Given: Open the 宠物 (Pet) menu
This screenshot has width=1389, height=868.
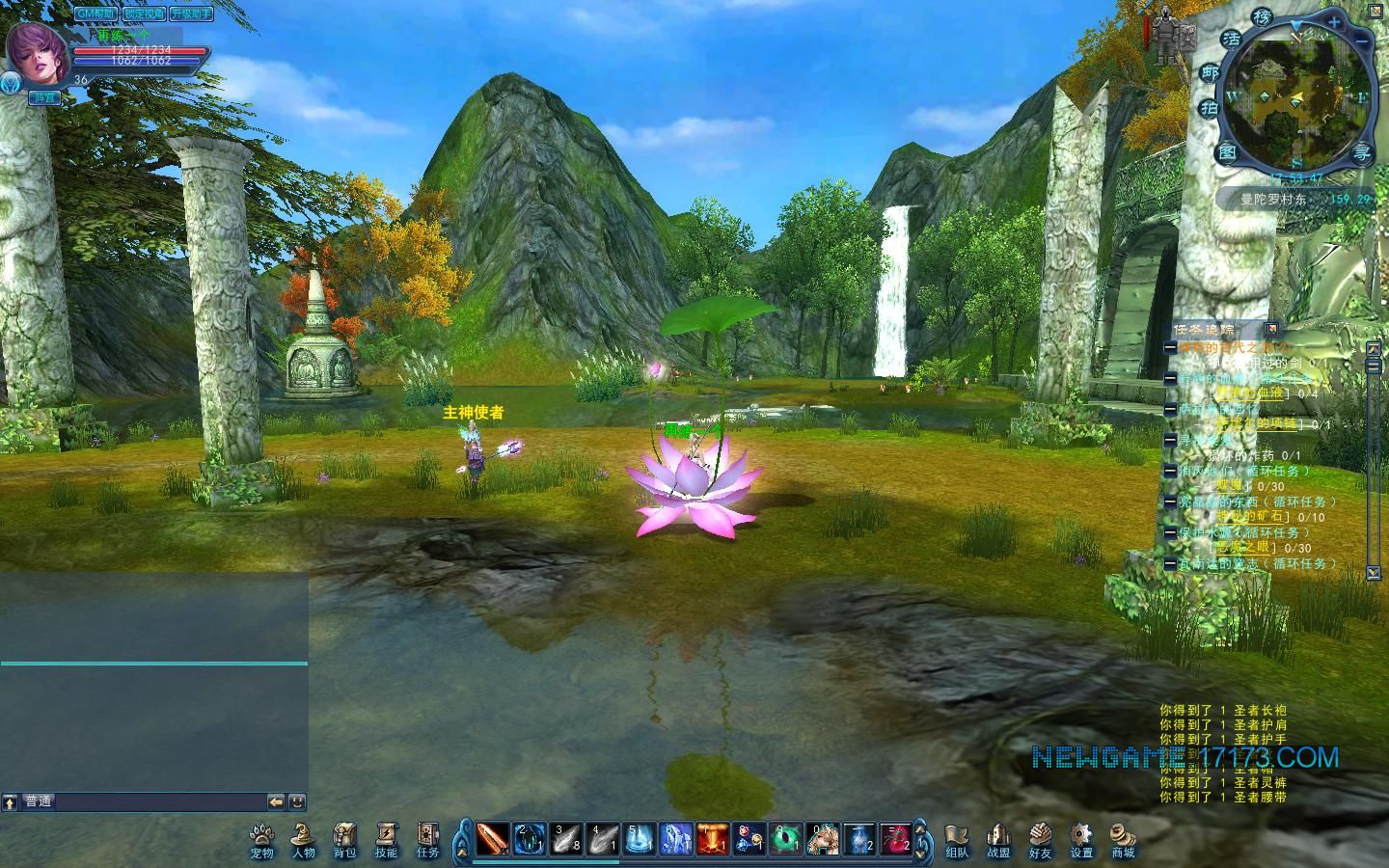Looking at the screenshot, I should pos(261,838).
